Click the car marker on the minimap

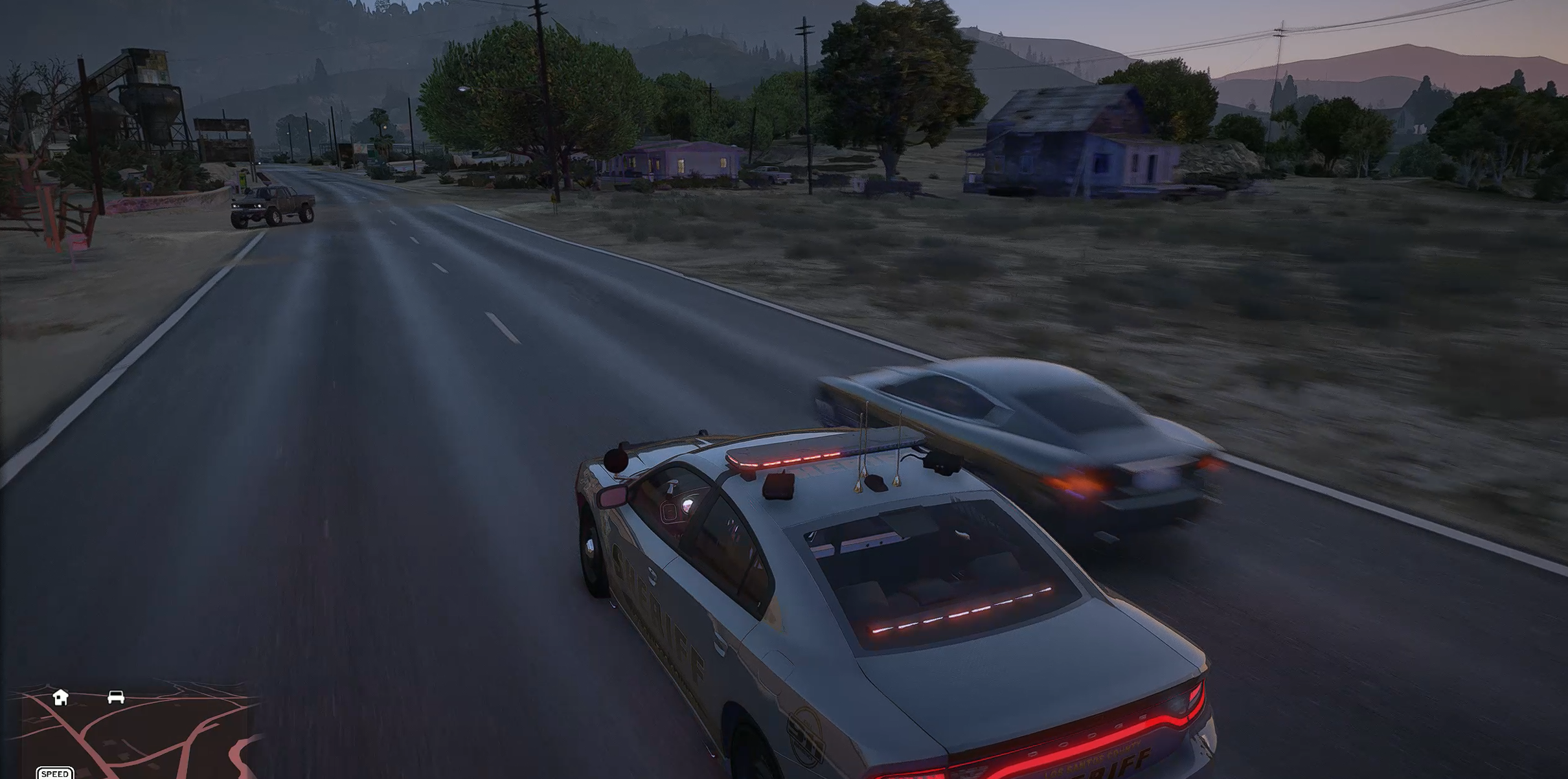pos(116,697)
